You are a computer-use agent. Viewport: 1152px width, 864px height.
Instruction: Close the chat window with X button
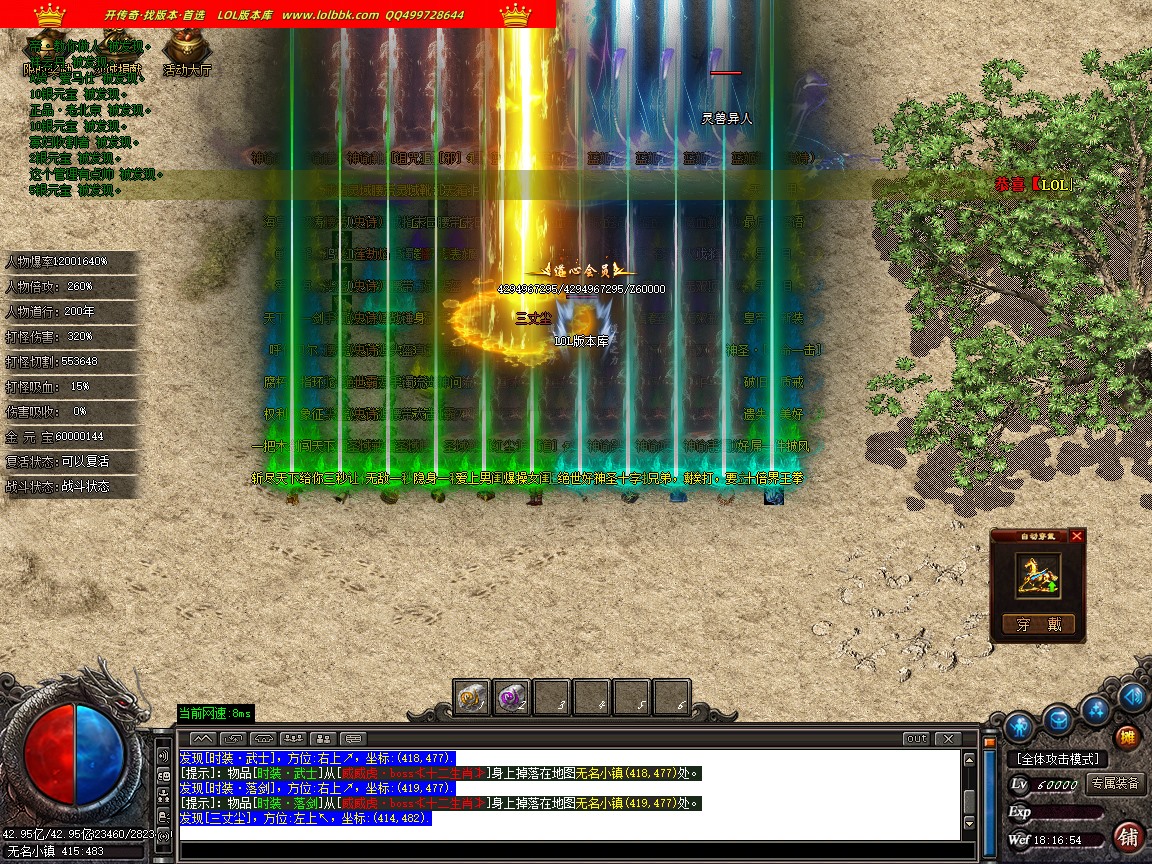(x=947, y=739)
